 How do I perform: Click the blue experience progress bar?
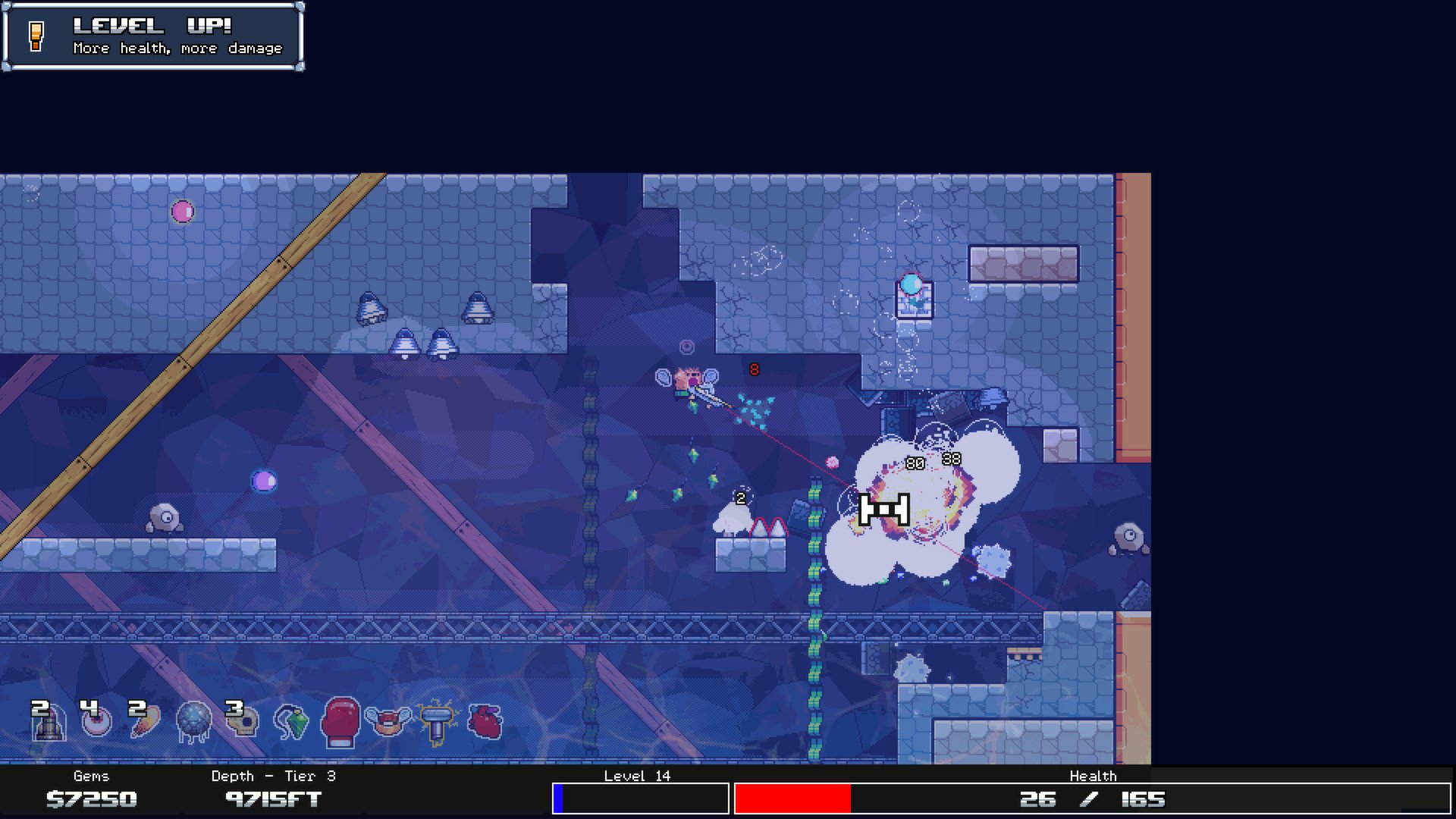coord(561,799)
